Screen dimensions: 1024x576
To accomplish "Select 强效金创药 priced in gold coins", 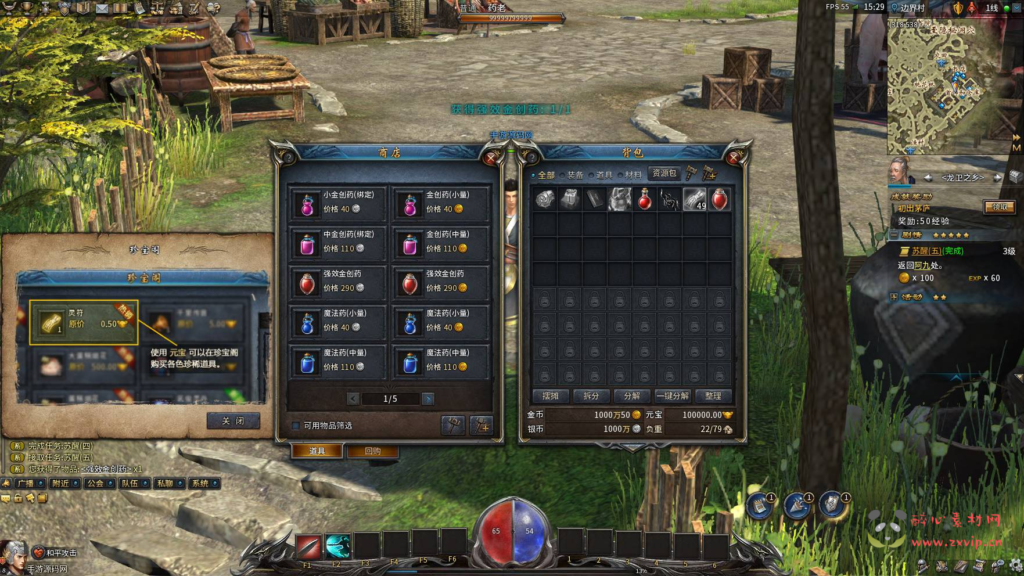I will 441,281.
